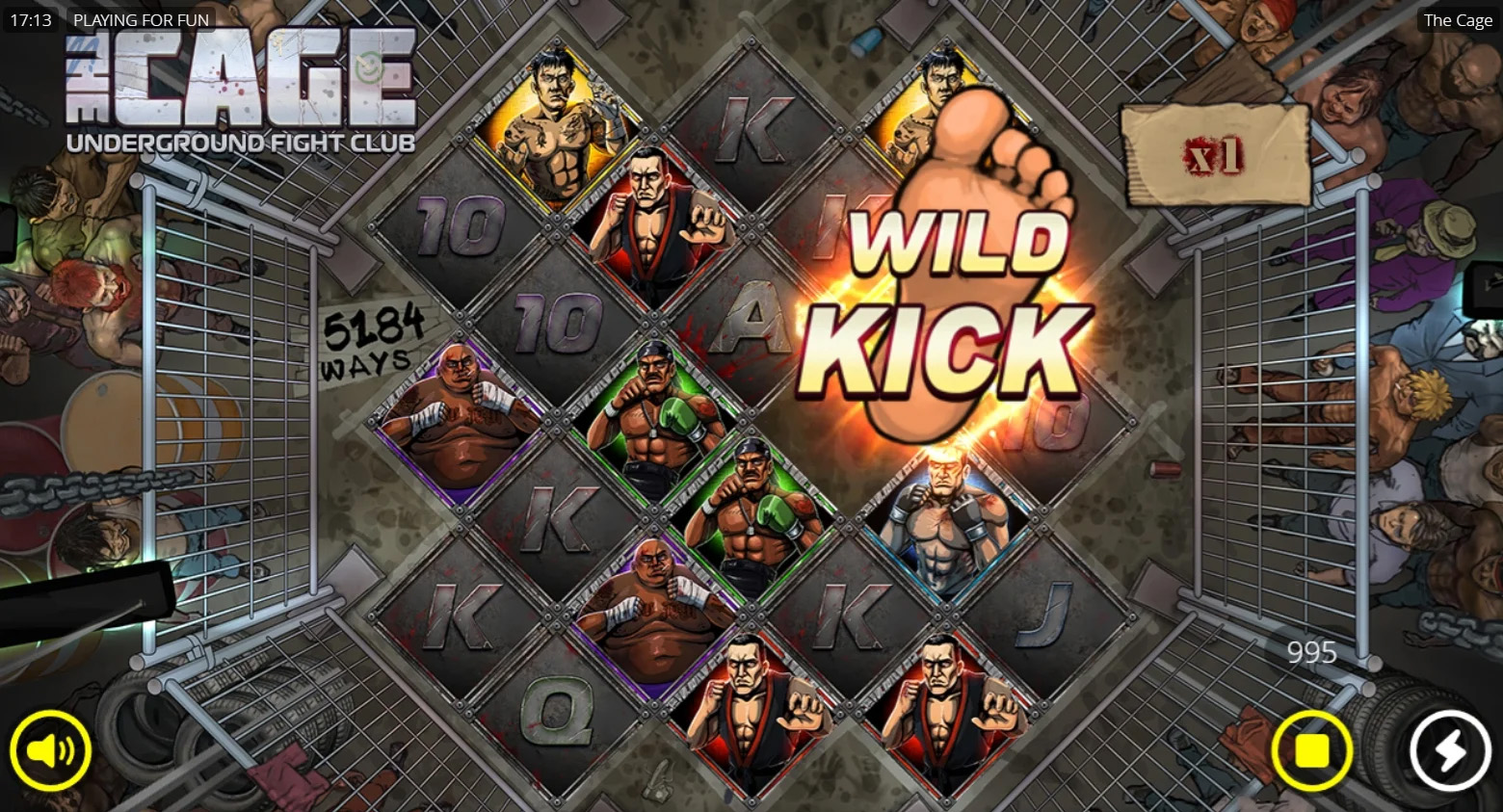This screenshot has height=812, width=1503.
Task: Stop the spin with the yellow square button
Action: point(1311,750)
